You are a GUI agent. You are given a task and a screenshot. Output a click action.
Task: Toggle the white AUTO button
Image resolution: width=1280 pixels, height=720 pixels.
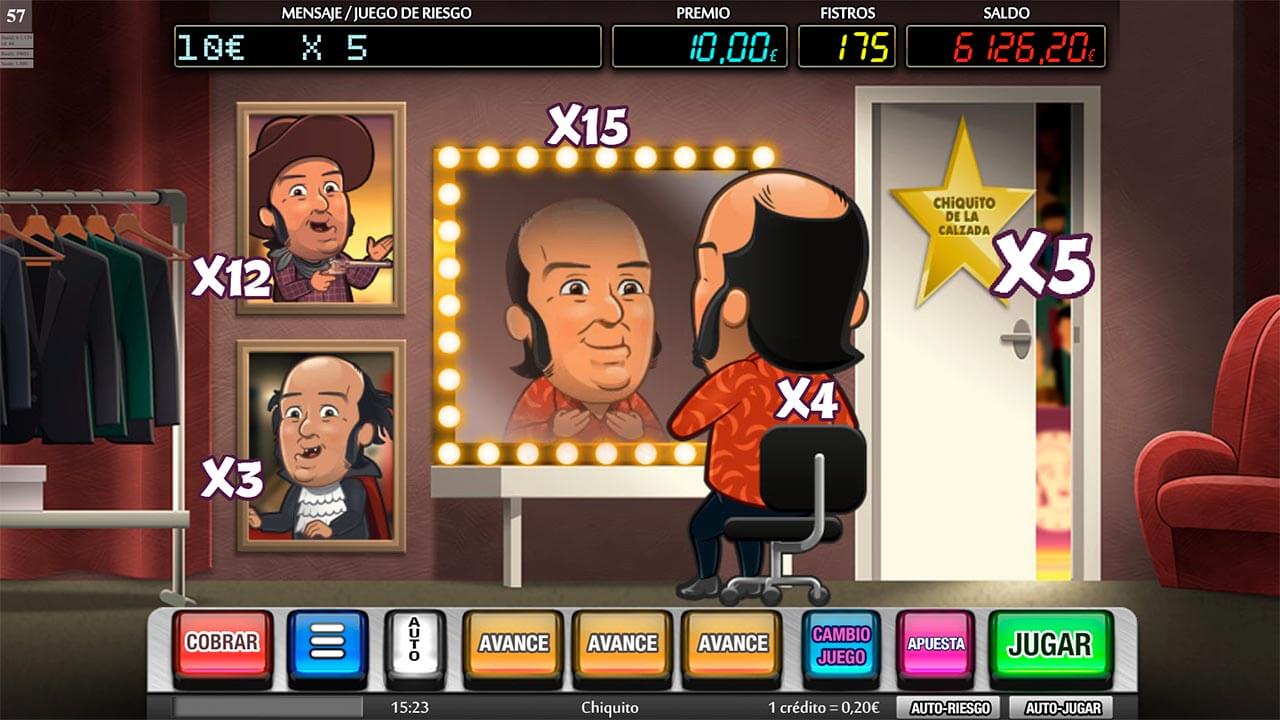pos(414,641)
